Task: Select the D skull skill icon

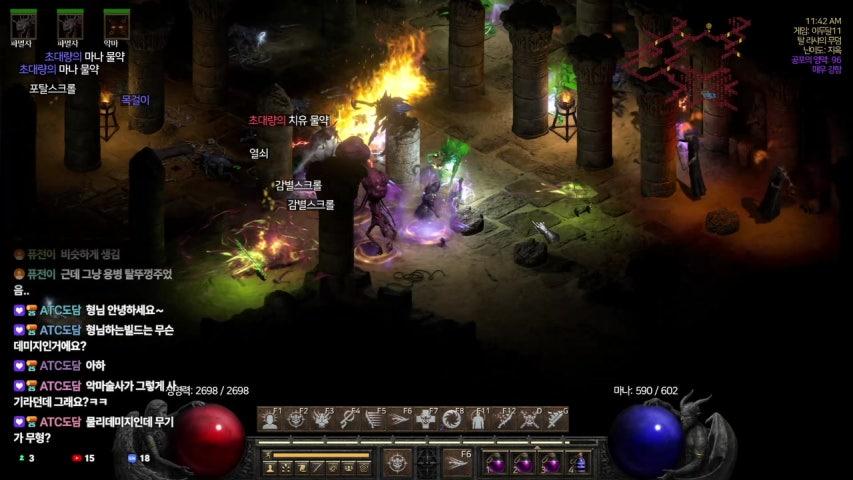Action: pyautogui.click(x=531, y=420)
